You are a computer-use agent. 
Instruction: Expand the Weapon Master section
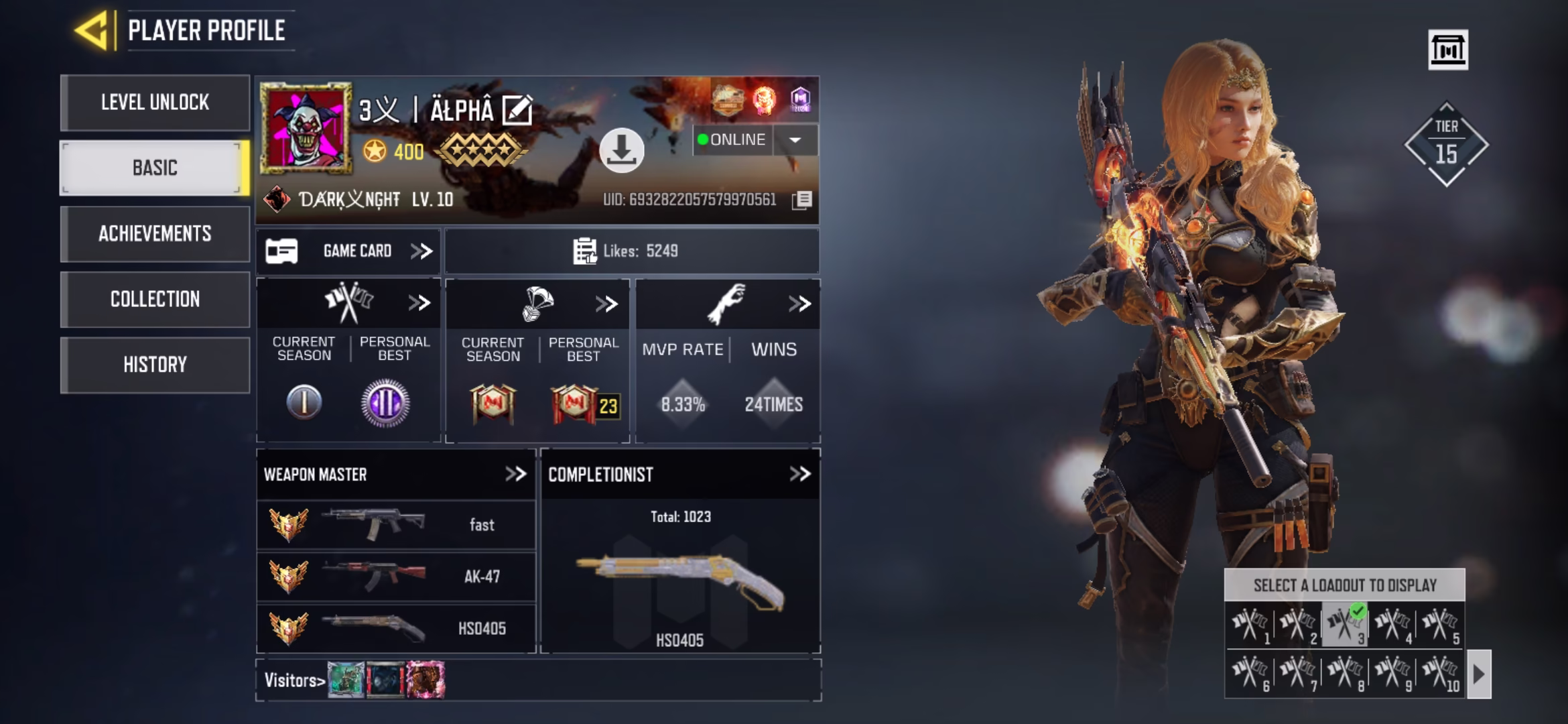(x=515, y=475)
